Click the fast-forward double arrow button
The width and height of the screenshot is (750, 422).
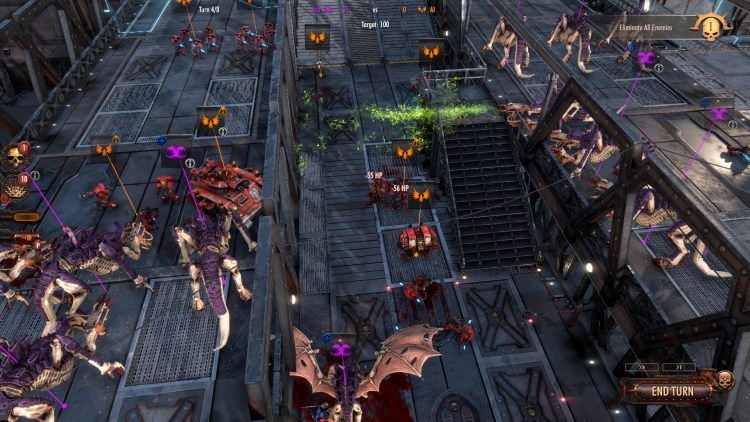641,367
